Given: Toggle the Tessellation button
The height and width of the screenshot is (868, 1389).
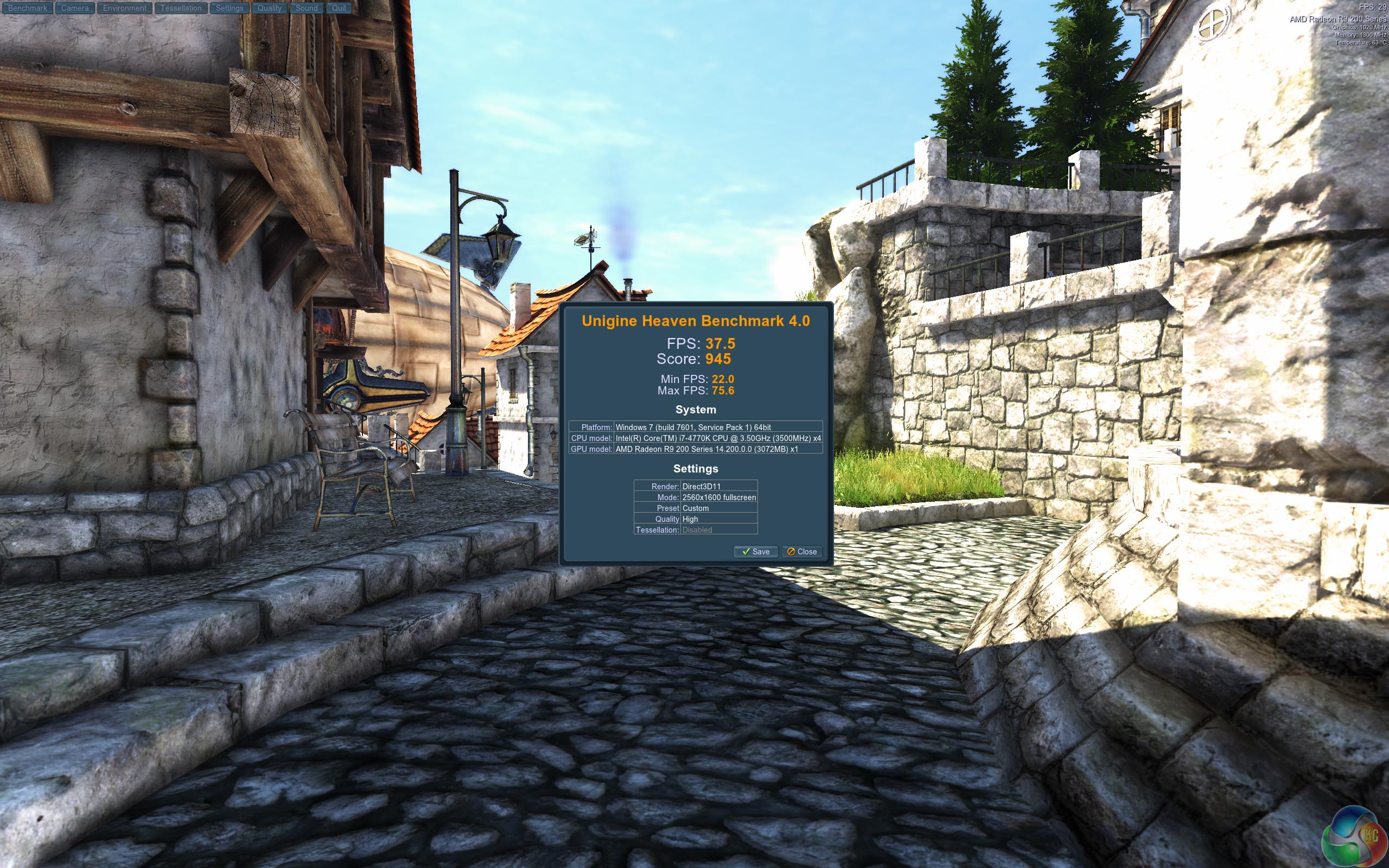Looking at the screenshot, I should pos(181,8).
